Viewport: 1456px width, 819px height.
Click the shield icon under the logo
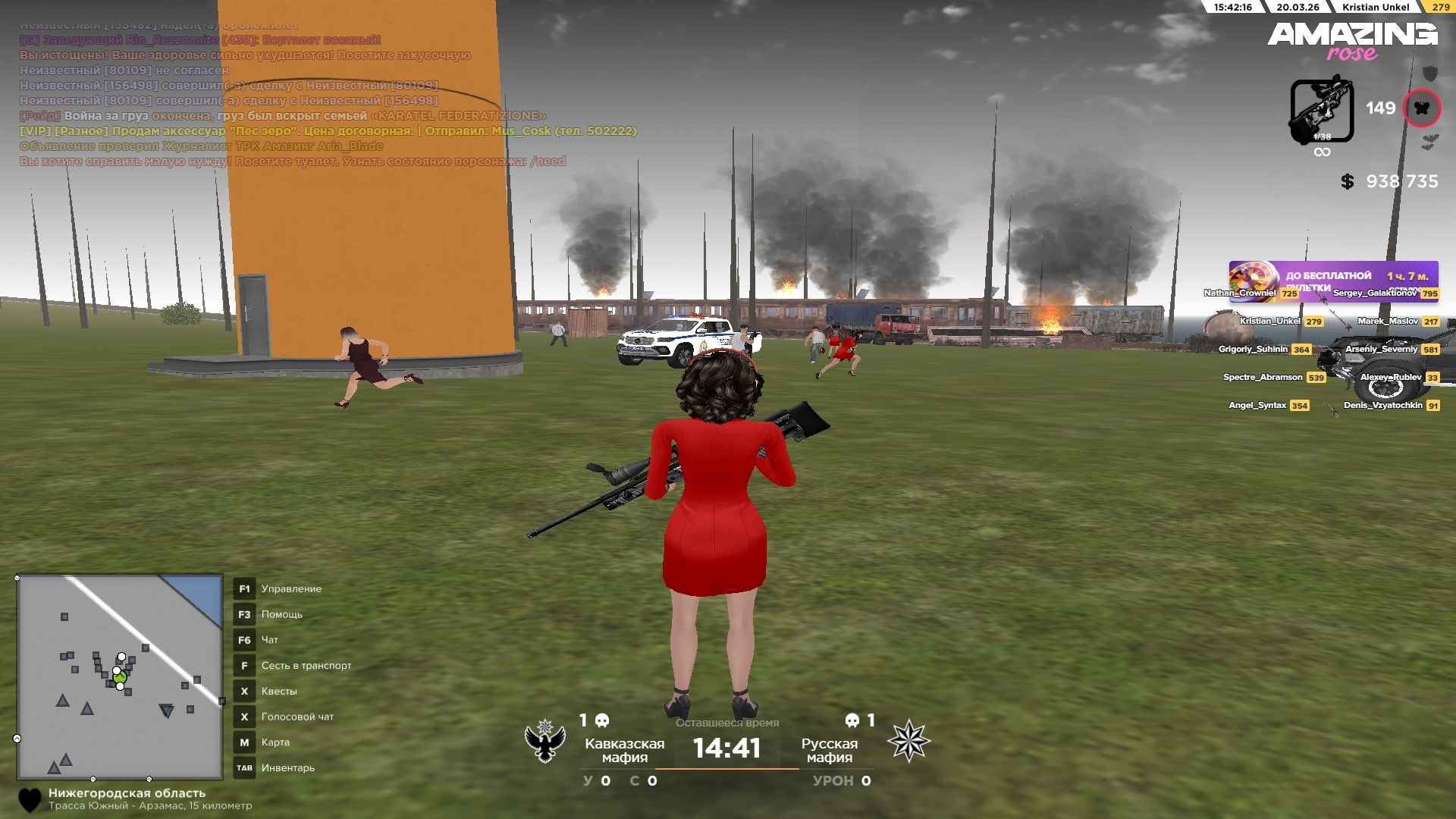click(1429, 74)
